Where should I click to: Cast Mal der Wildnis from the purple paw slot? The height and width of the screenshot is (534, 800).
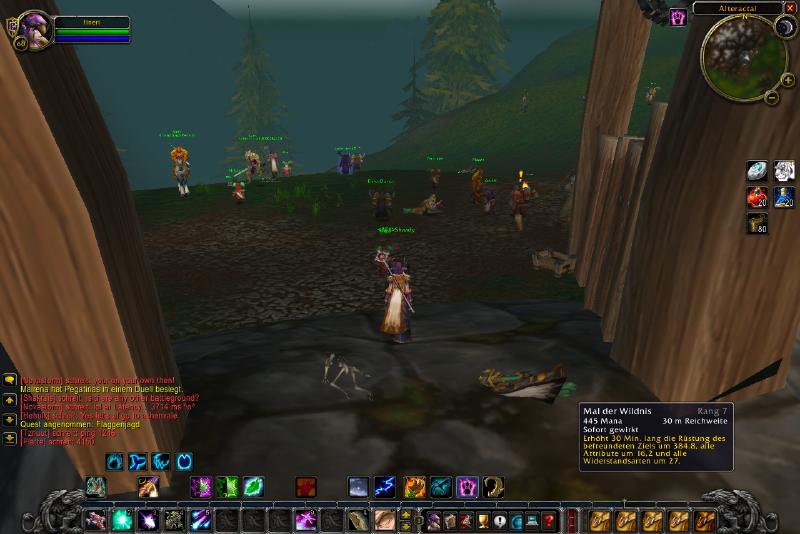pyautogui.click(x=467, y=487)
